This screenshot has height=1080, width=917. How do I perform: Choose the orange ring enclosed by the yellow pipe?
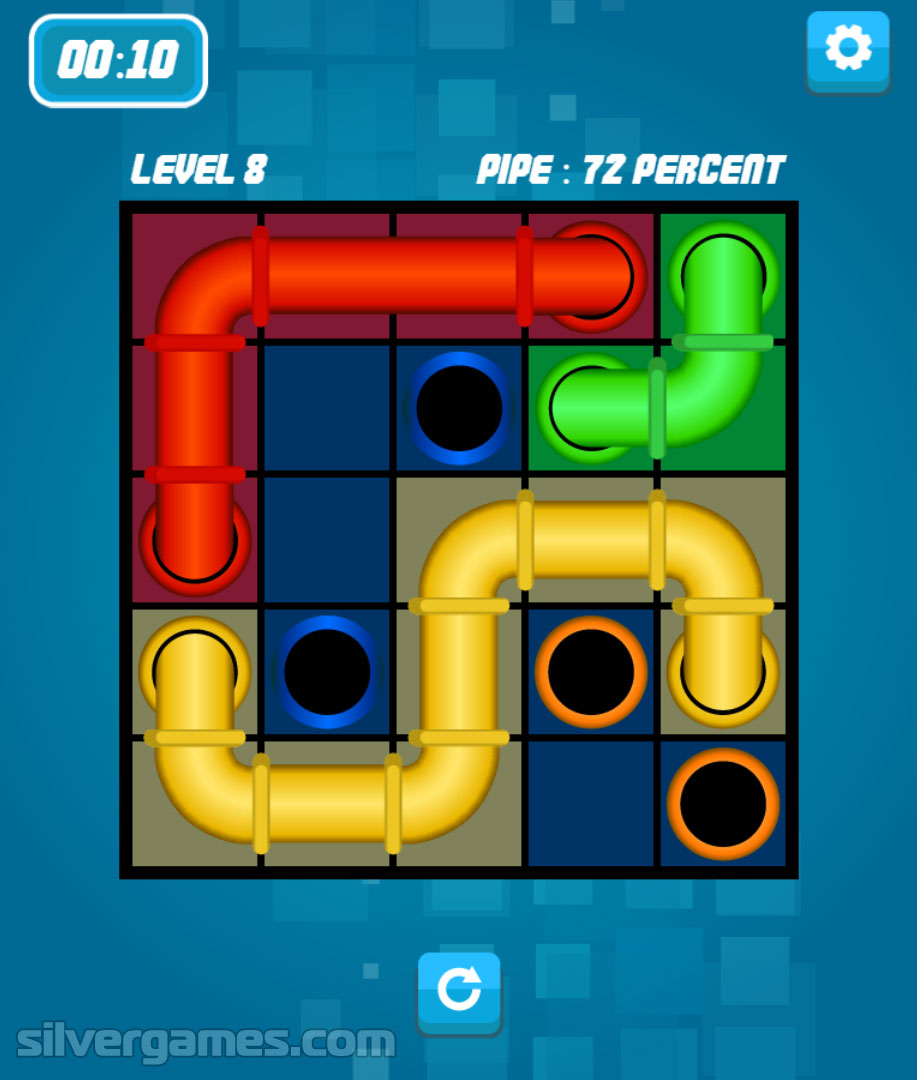pos(591,672)
